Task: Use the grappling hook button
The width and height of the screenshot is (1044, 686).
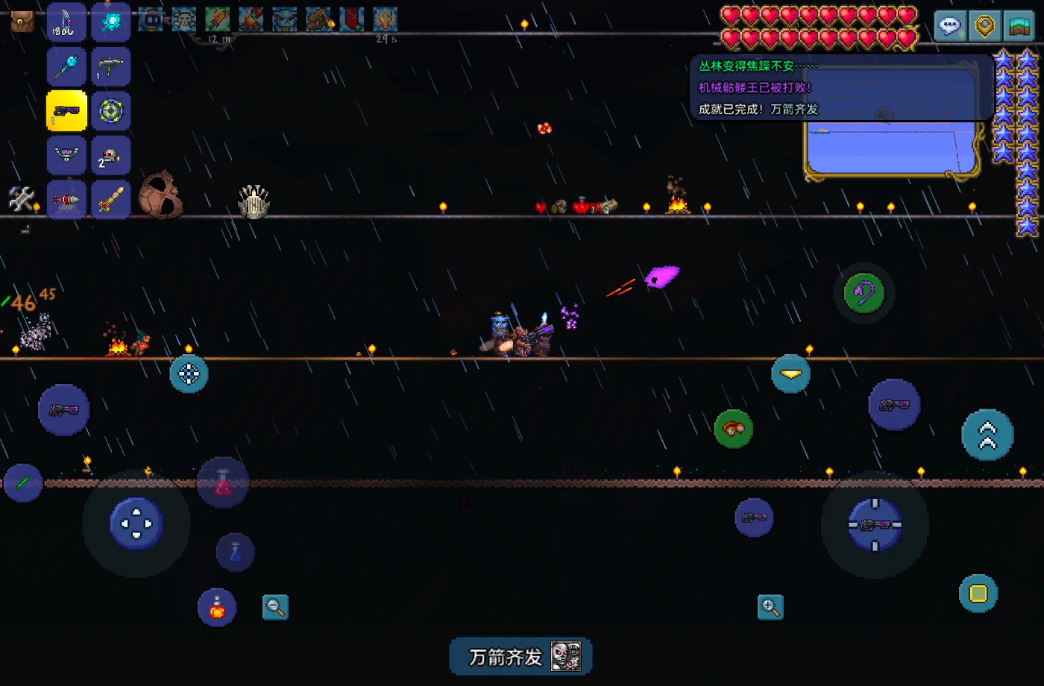Action: (x=863, y=293)
